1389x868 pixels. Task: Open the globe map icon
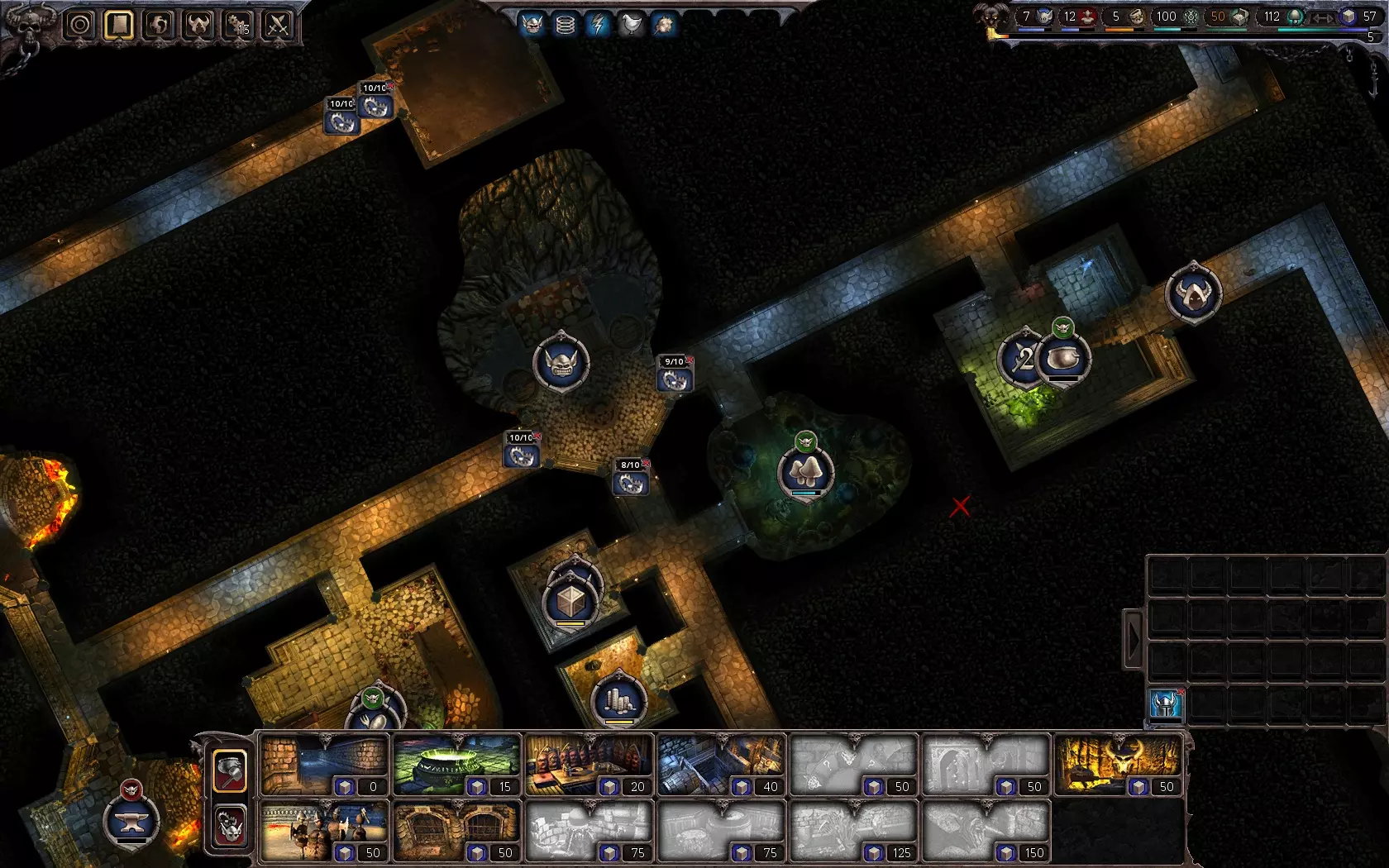pos(159,25)
